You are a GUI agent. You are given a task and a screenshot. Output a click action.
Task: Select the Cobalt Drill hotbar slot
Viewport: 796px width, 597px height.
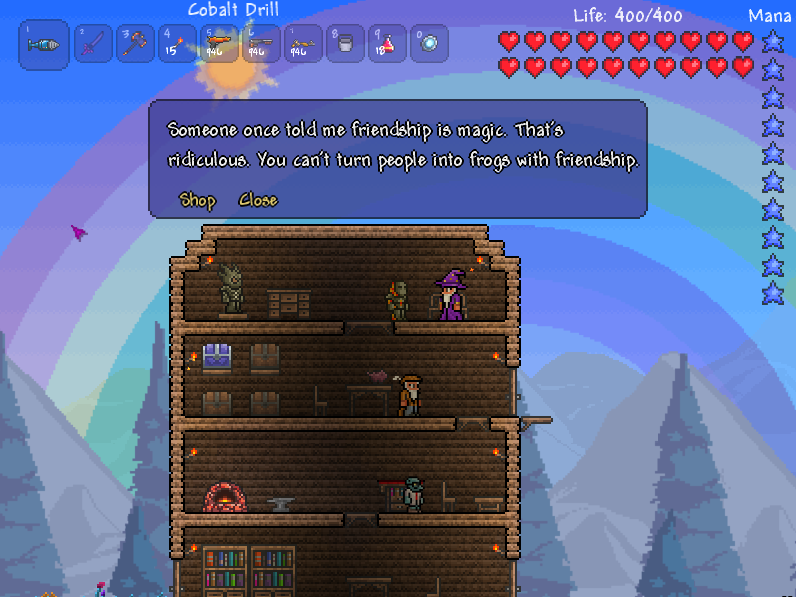44,45
